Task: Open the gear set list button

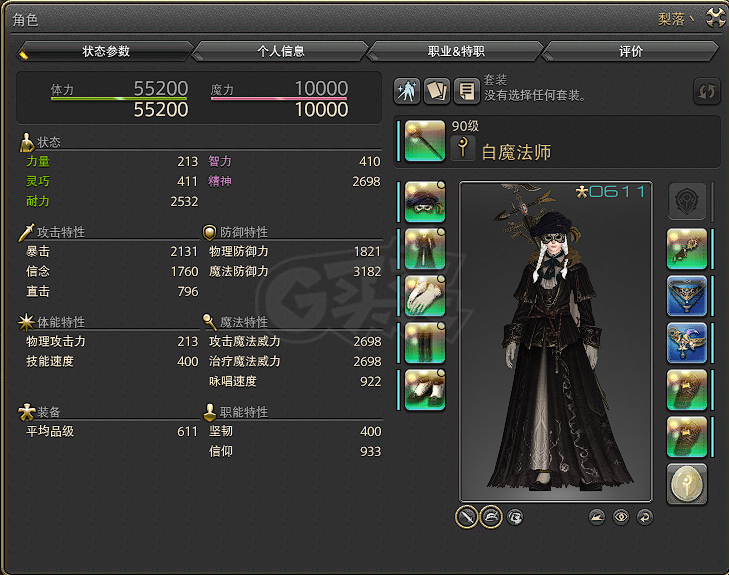Action: [x=466, y=91]
